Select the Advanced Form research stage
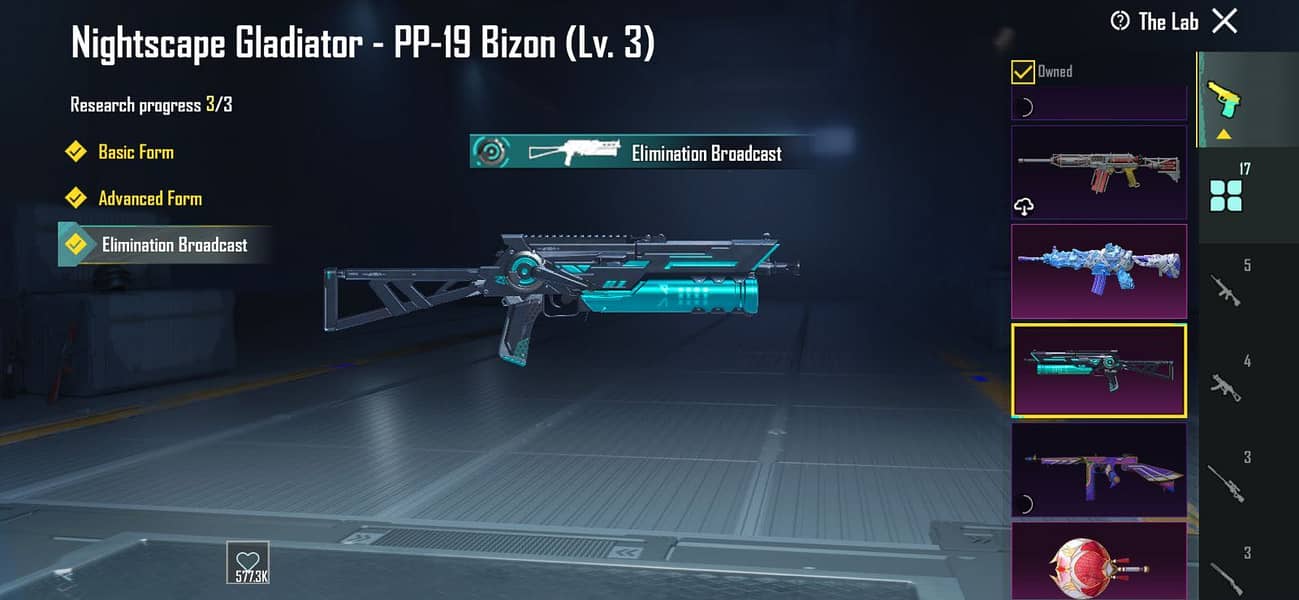 pos(149,198)
